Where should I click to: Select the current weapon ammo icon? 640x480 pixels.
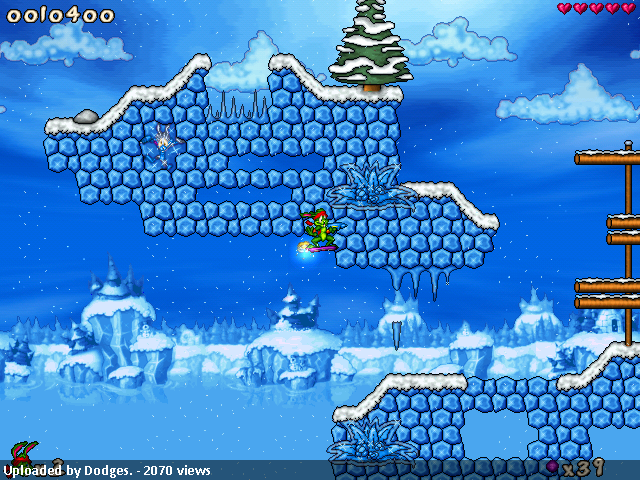[552, 466]
